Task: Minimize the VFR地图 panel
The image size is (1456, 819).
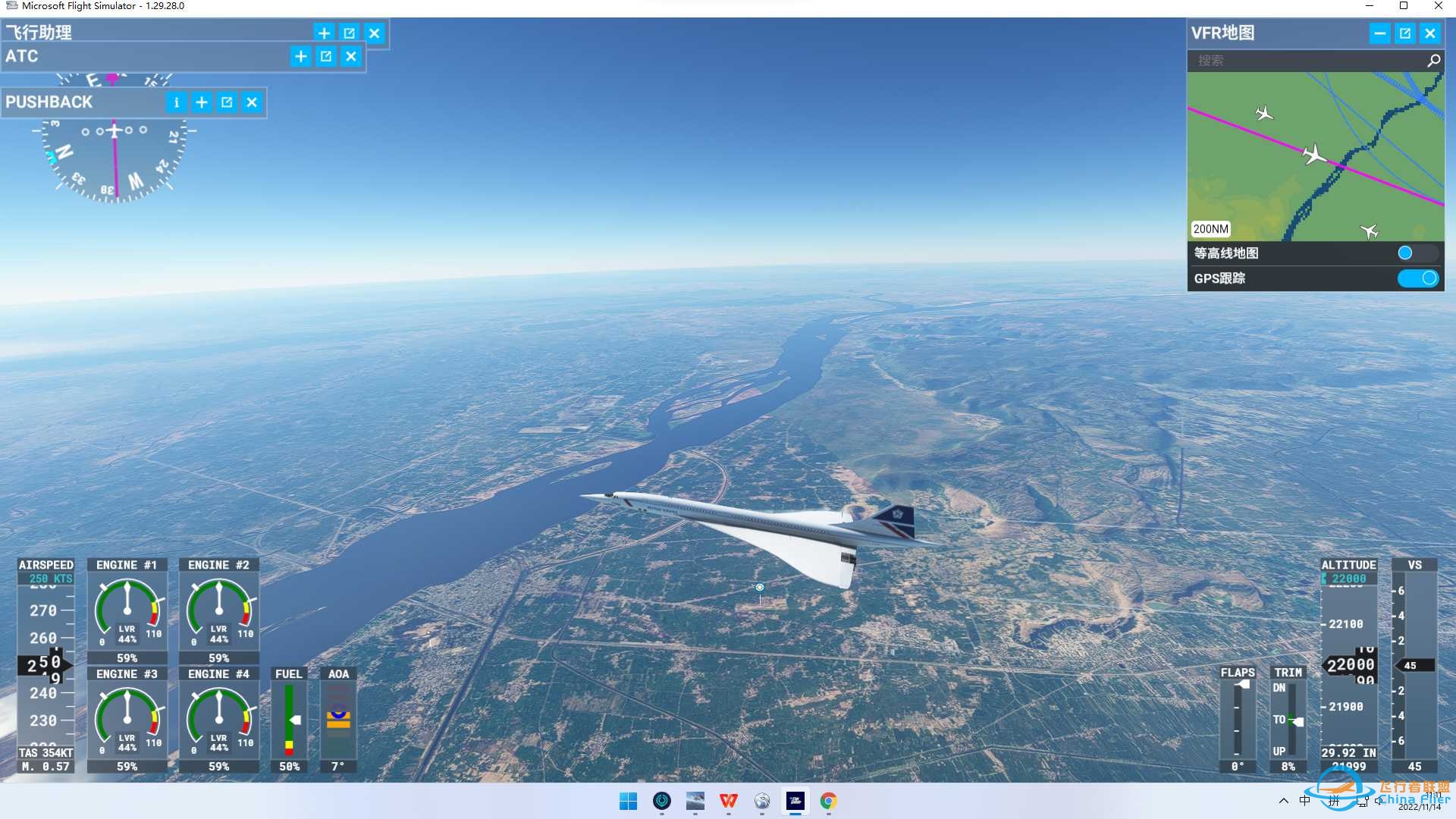Action: (x=1379, y=33)
